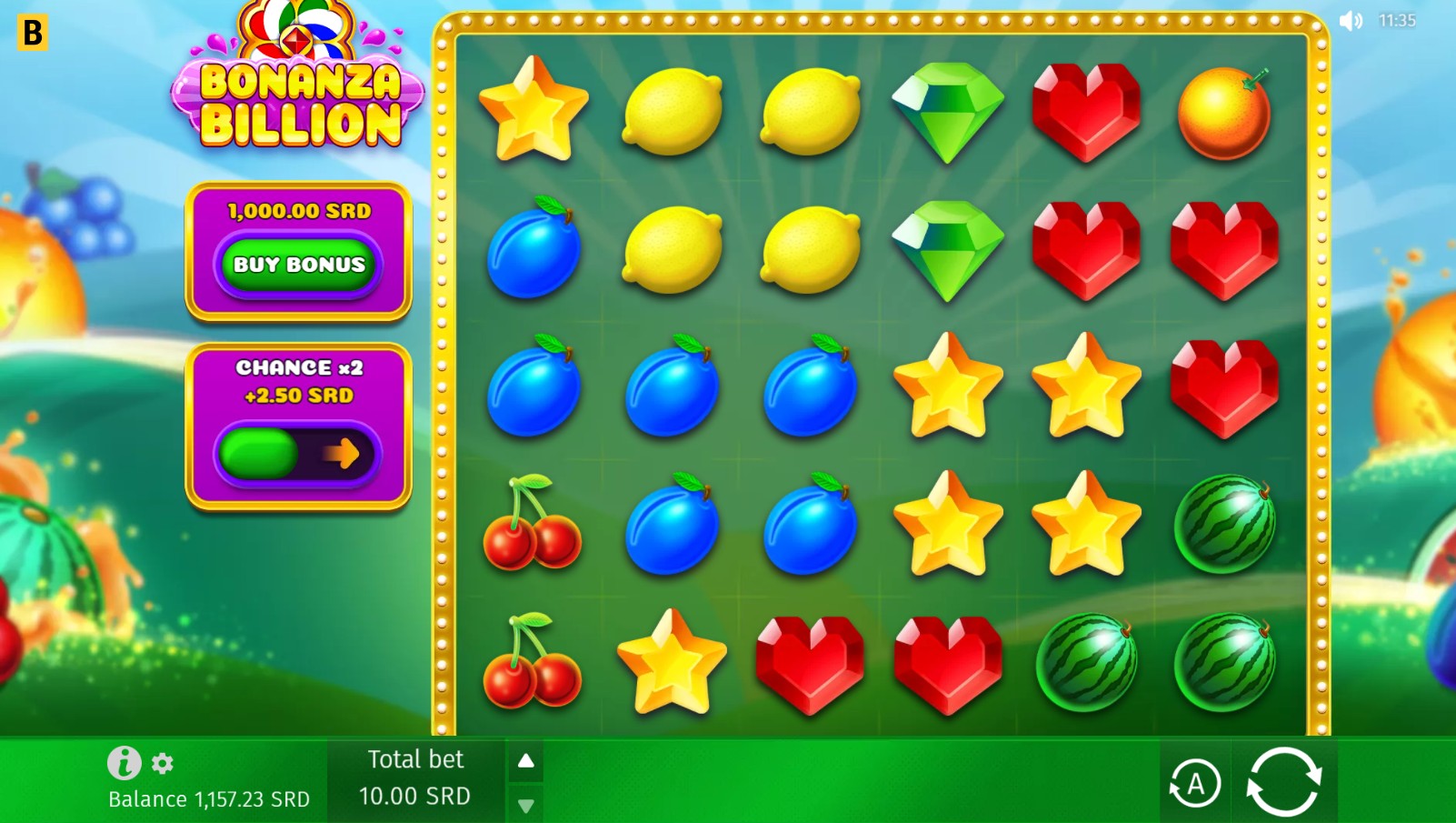This screenshot has height=823, width=1456.
Task: Click the Total bet amount field
Action: pos(414,796)
